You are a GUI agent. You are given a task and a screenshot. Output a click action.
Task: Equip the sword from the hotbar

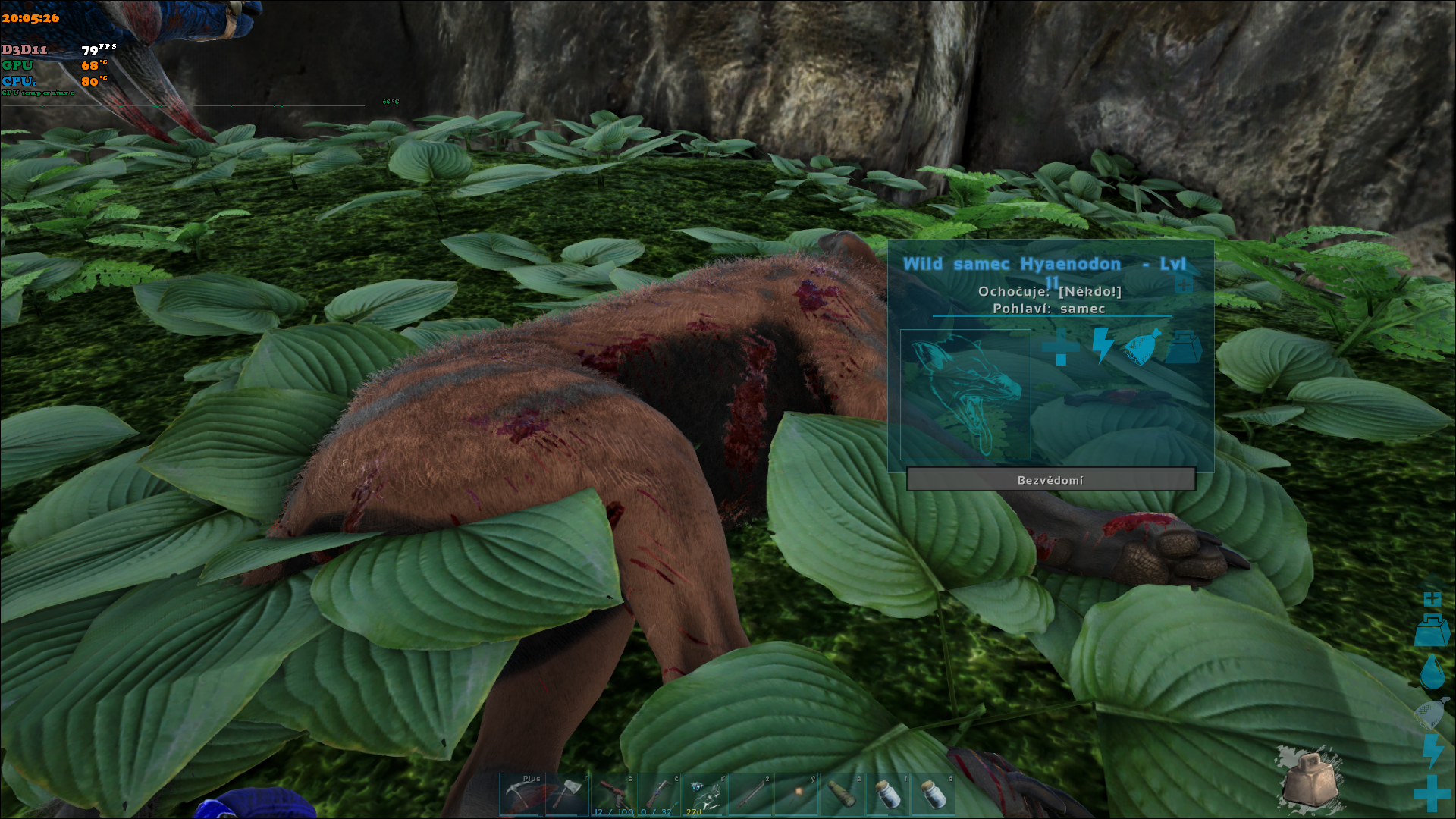tap(750, 795)
